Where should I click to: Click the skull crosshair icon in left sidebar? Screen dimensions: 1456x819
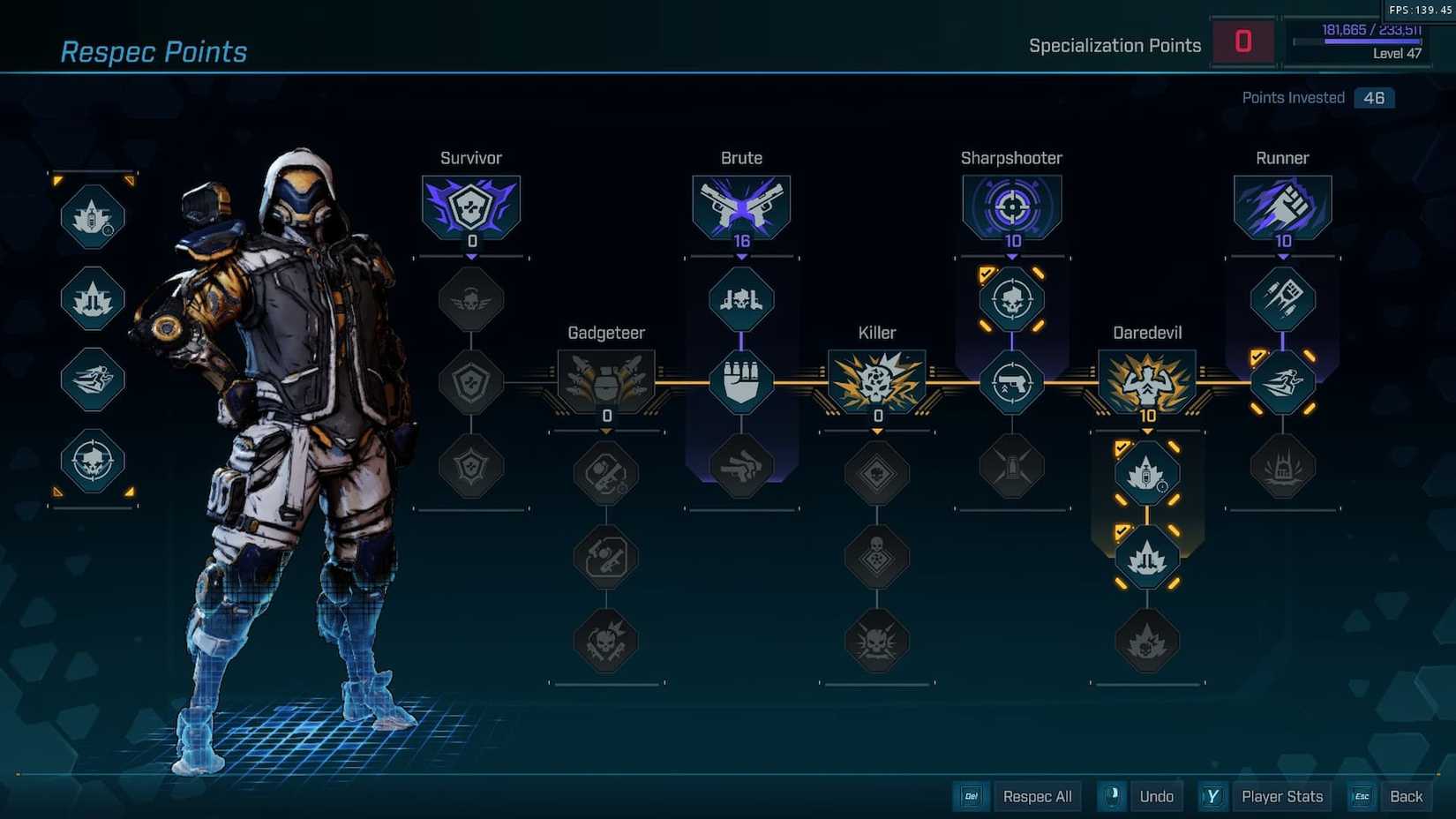point(91,462)
